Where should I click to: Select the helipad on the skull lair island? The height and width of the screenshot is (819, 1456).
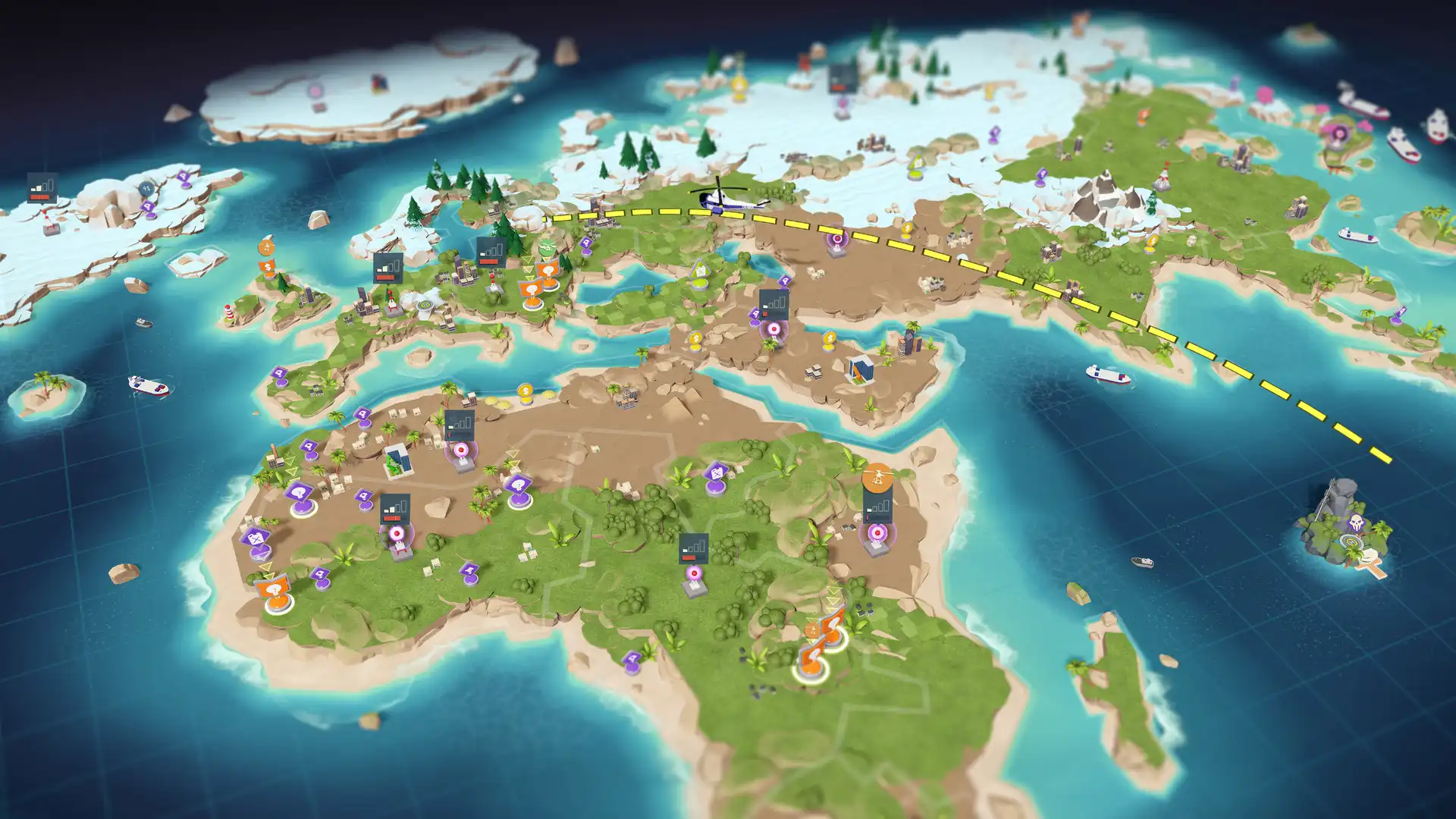(x=1352, y=541)
